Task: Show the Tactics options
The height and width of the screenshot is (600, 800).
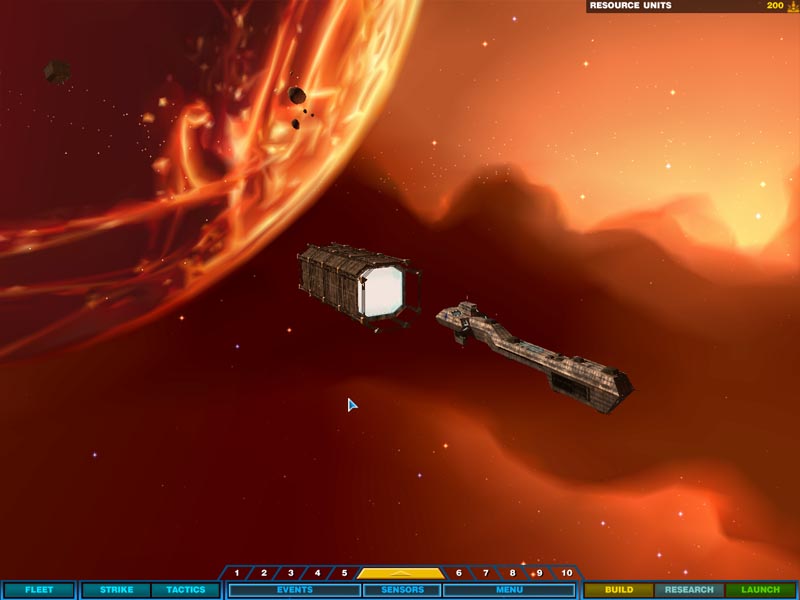Action: [x=185, y=590]
